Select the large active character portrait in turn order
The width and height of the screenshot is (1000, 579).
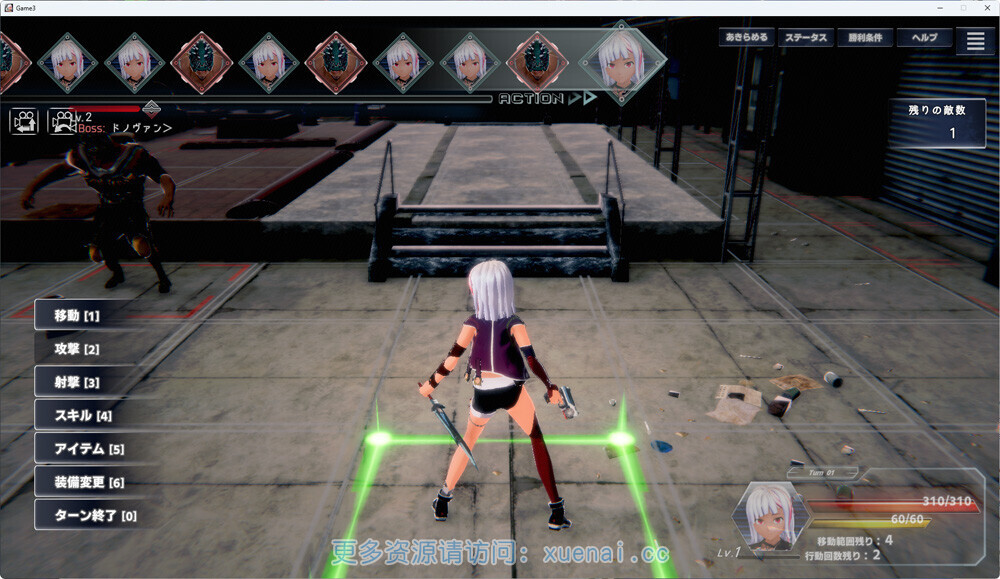point(622,62)
